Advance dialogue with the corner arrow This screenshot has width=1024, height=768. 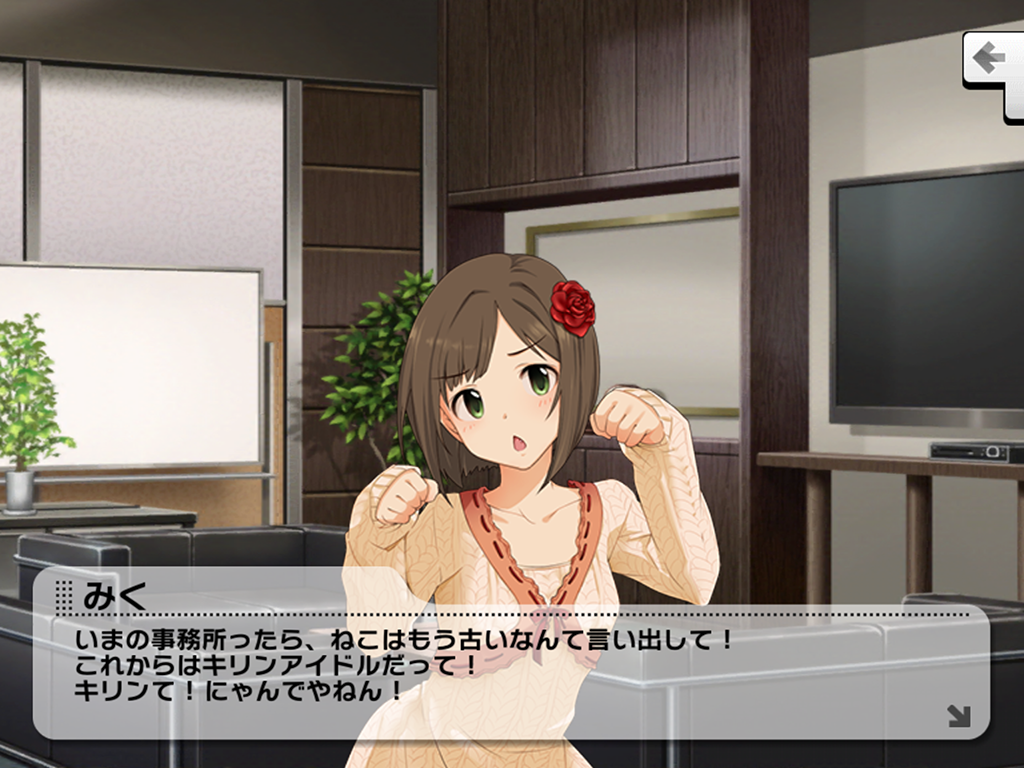958,715
